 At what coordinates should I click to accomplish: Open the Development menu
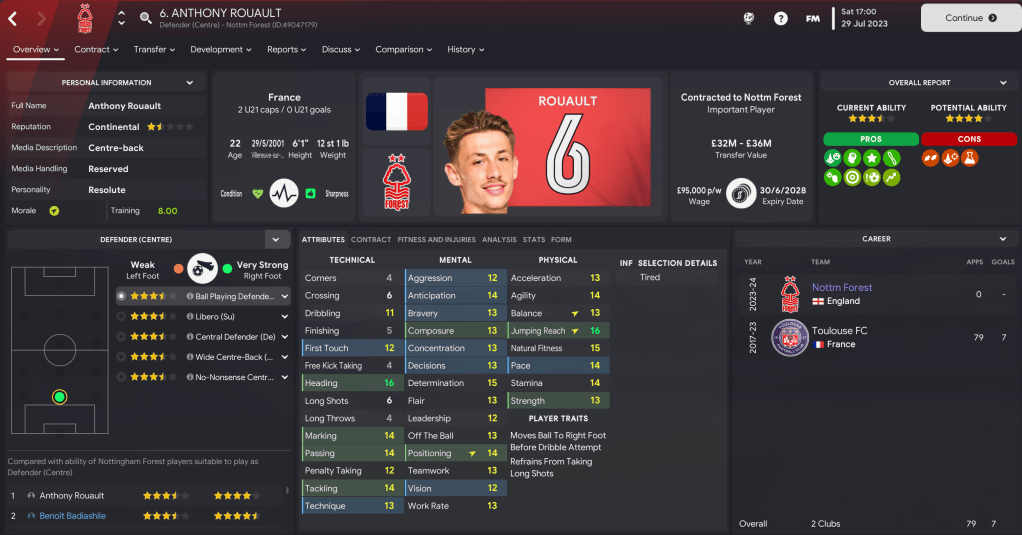pos(220,49)
